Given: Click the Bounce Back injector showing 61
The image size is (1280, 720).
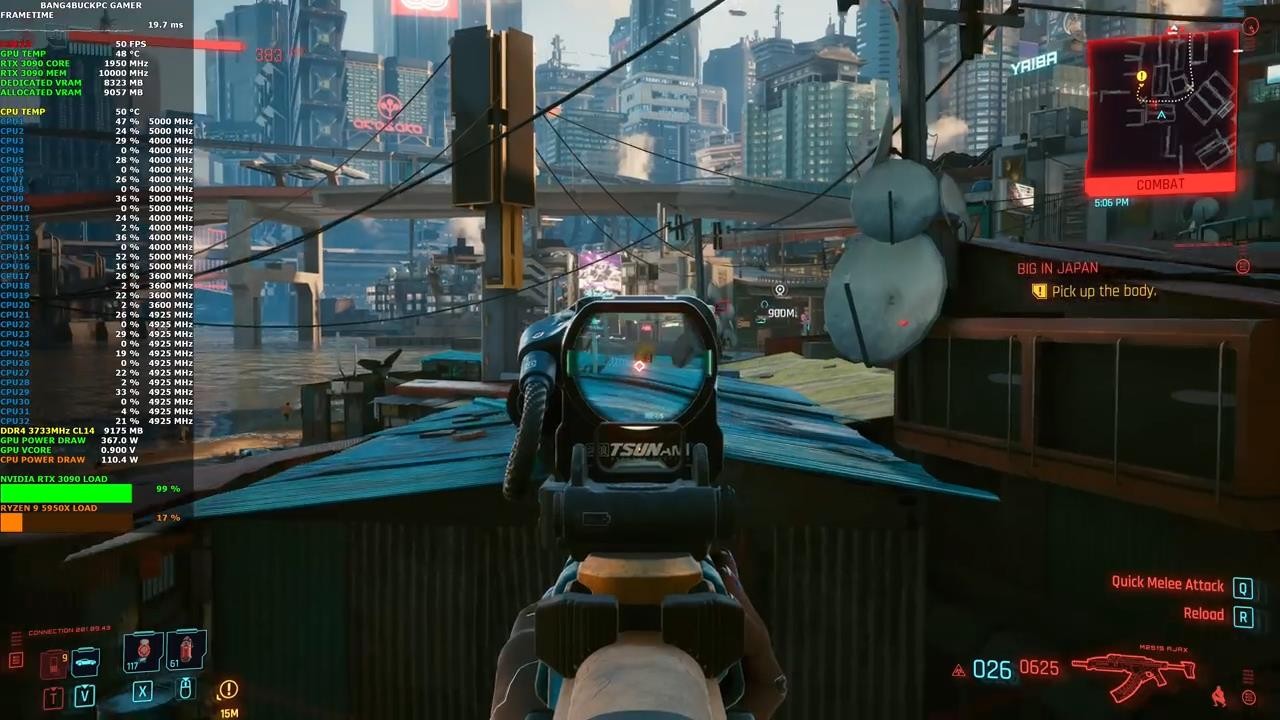Looking at the screenshot, I should [186, 649].
